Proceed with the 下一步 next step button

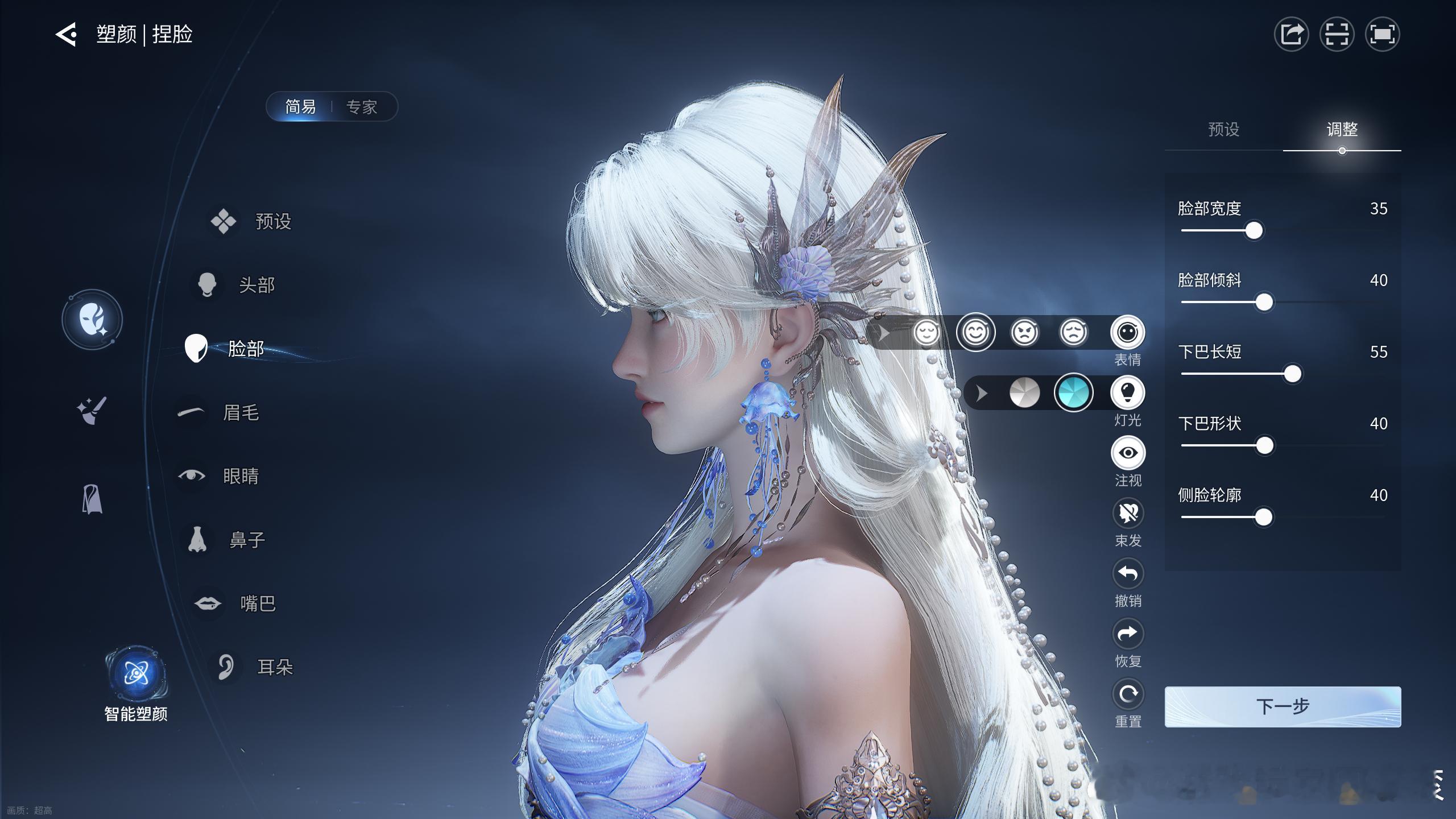pos(1283,706)
